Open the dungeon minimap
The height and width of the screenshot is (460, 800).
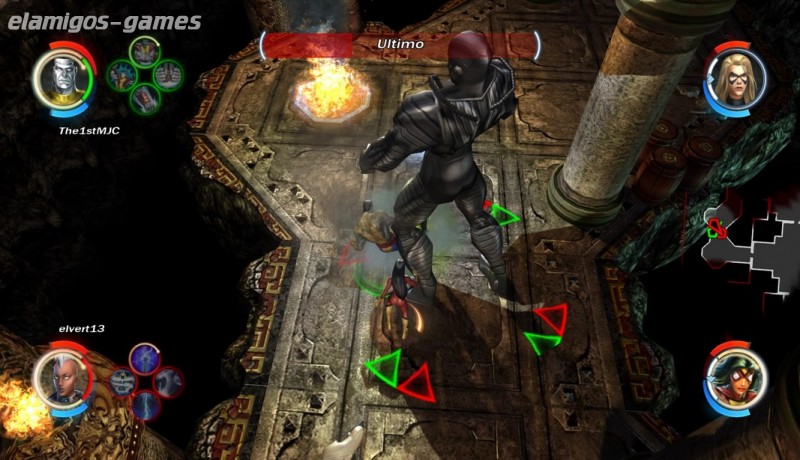[x=745, y=234]
